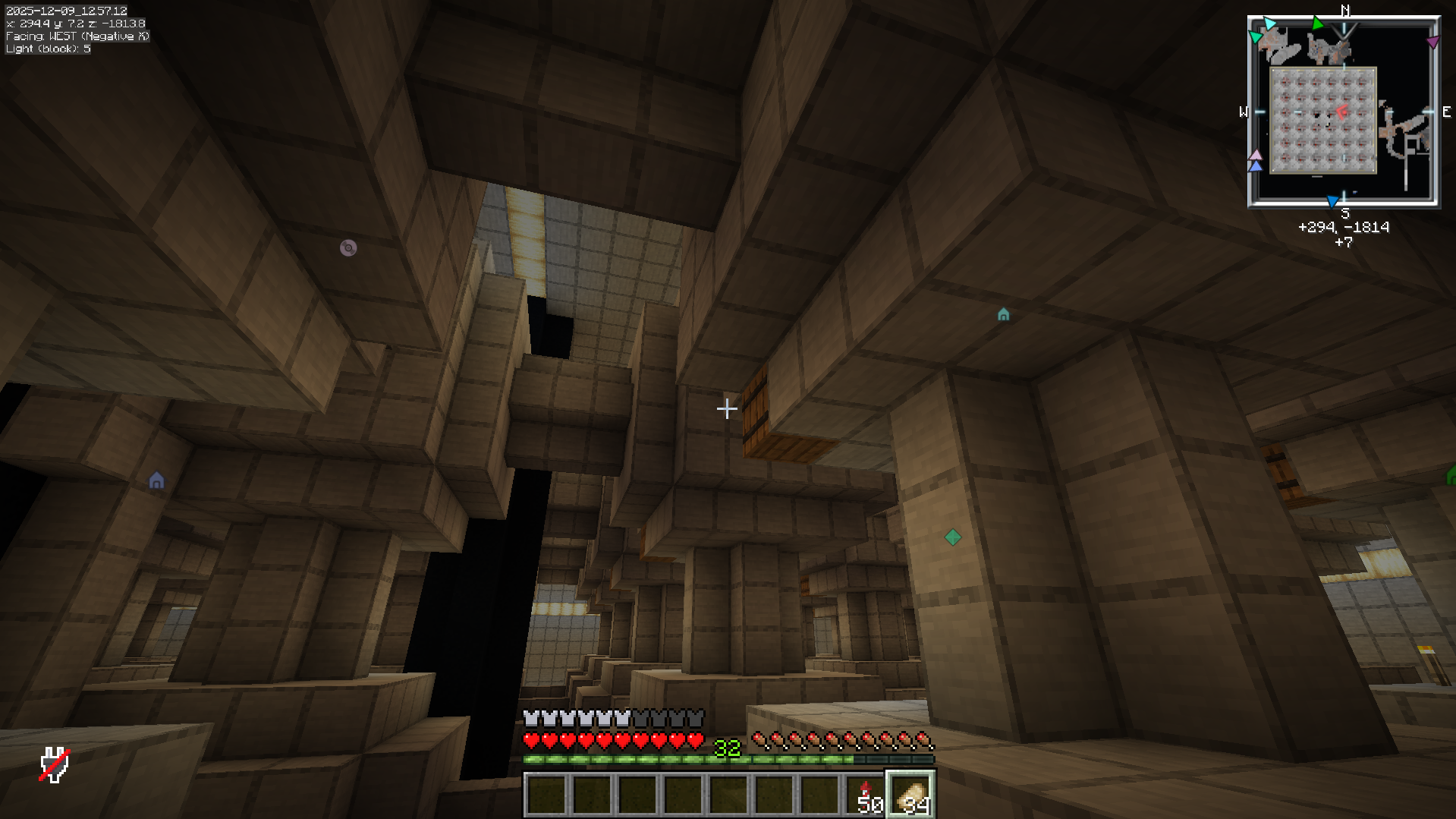Viewport: 1456px width, 819px height.
Task: Click the blue south waypoint arrow on minimap
Action: [1333, 200]
